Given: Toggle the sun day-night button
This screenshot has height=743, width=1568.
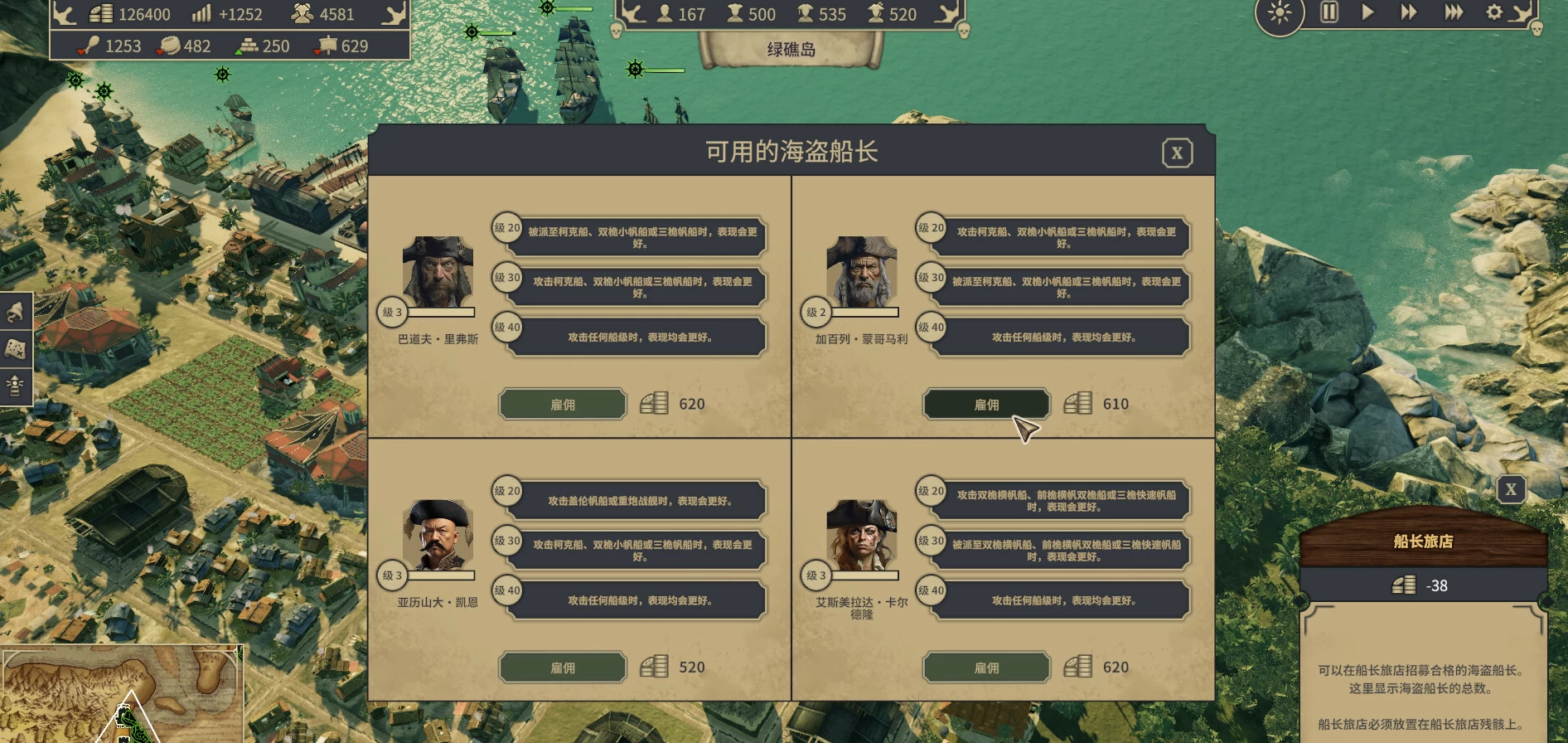Looking at the screenshot, I should [1280, 13].
